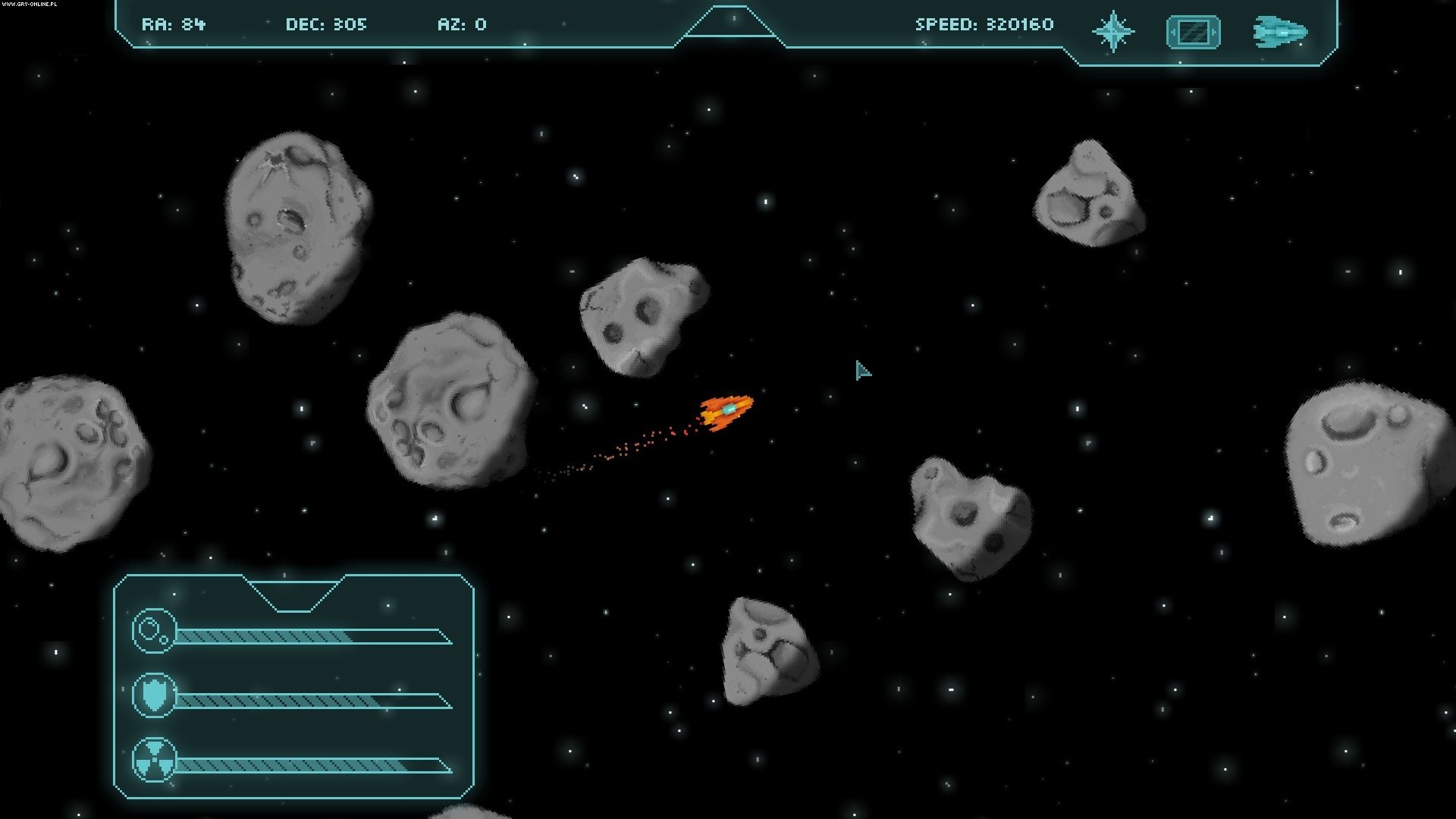Open the star map compass icon

[x=1112, y=32]
